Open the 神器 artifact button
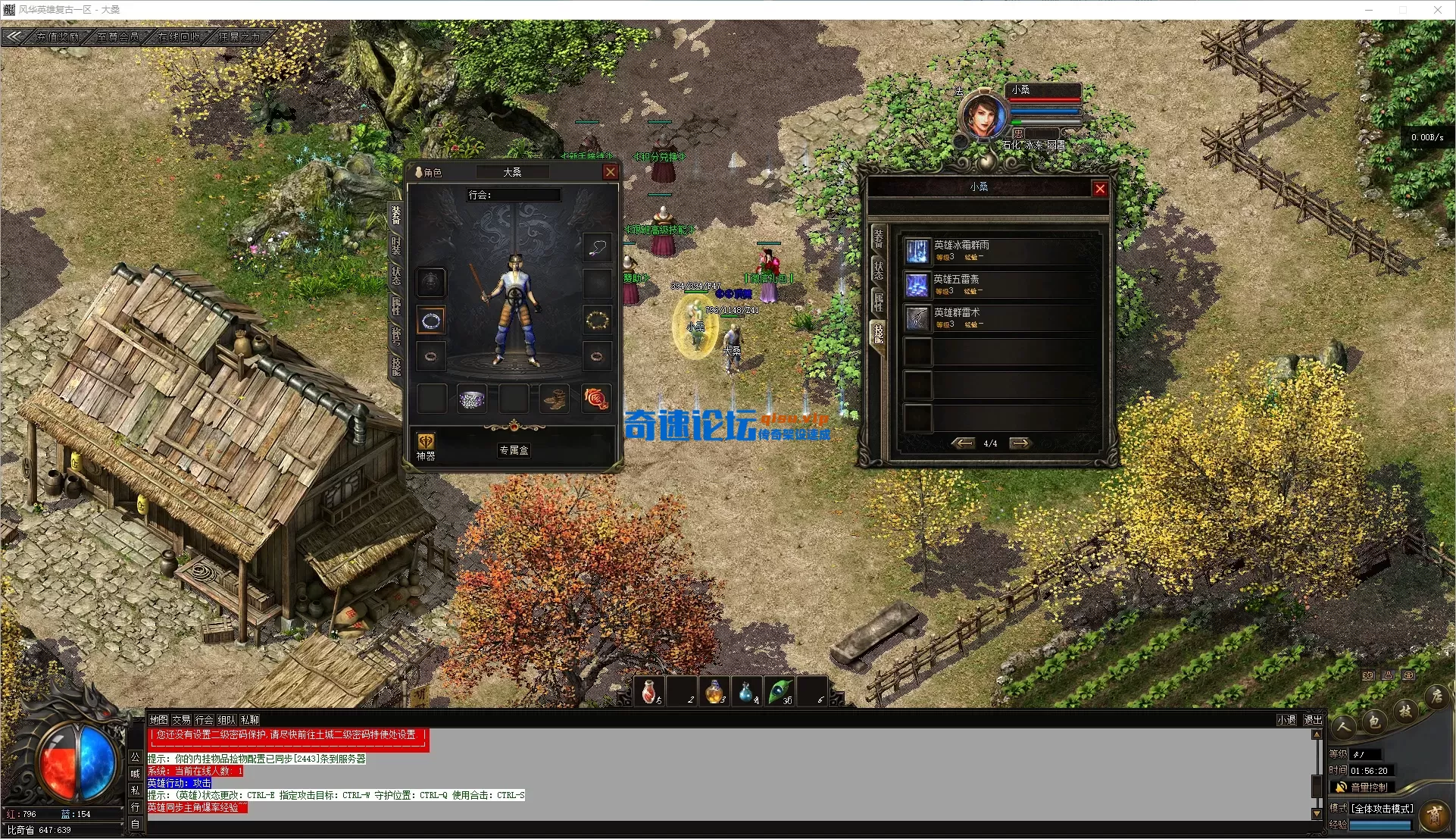 coord(426,446)
